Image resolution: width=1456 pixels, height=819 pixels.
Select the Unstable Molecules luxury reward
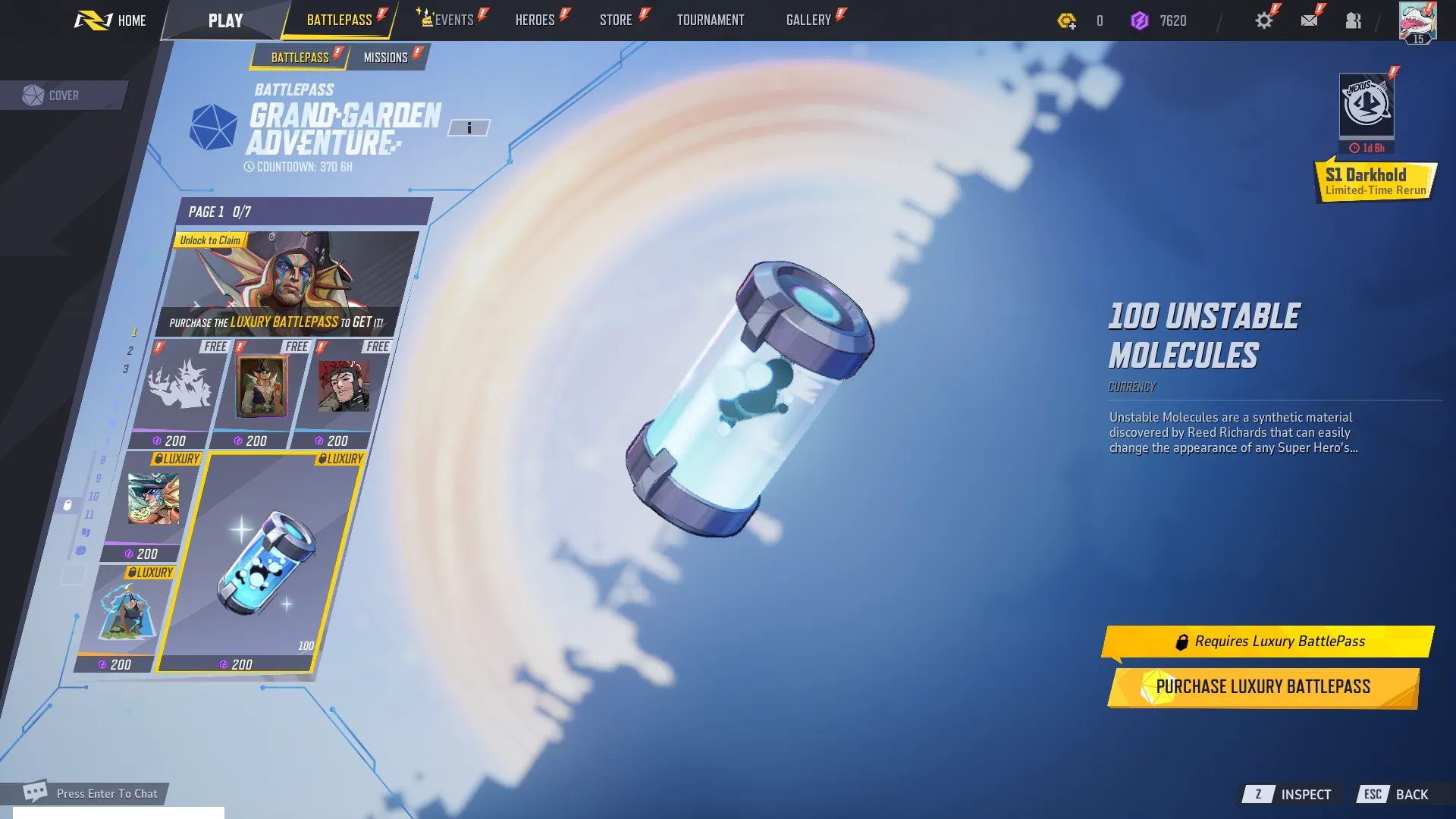click(x=262, y=561)
